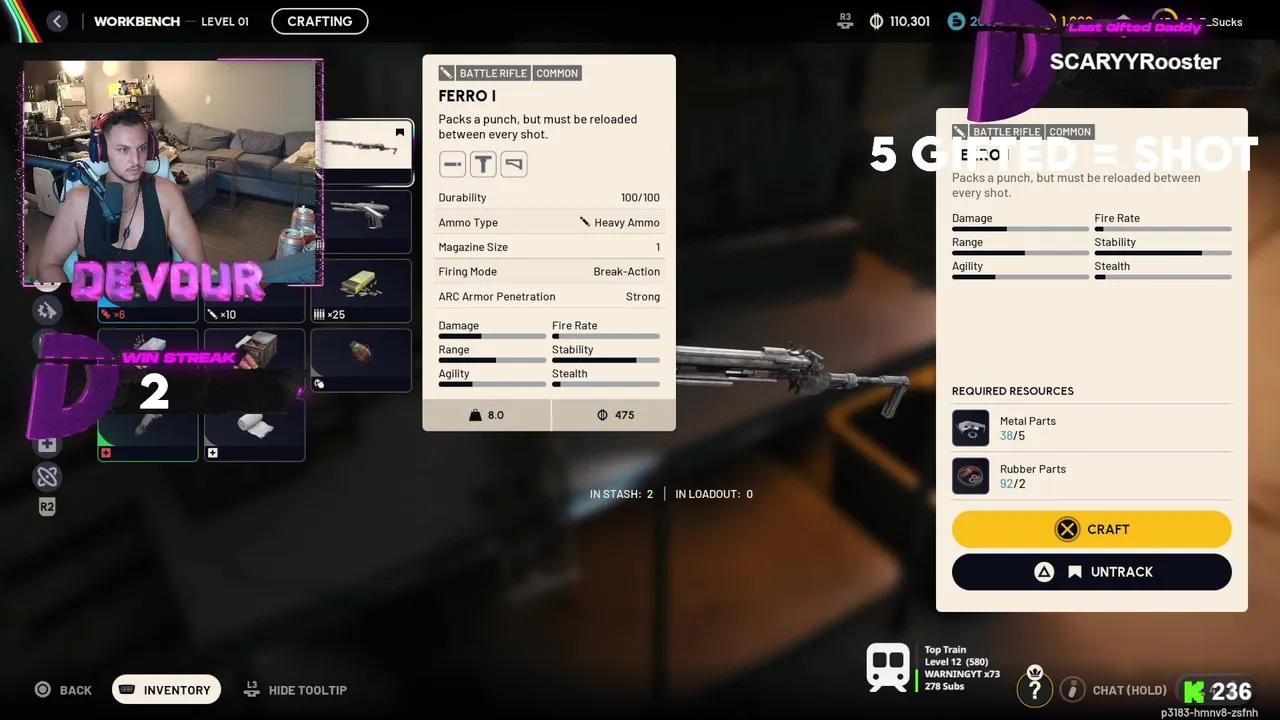Screen dimensions: 1280x720
Task: Select the muzzle attachment slot icon
Action: tap(452, 163)
